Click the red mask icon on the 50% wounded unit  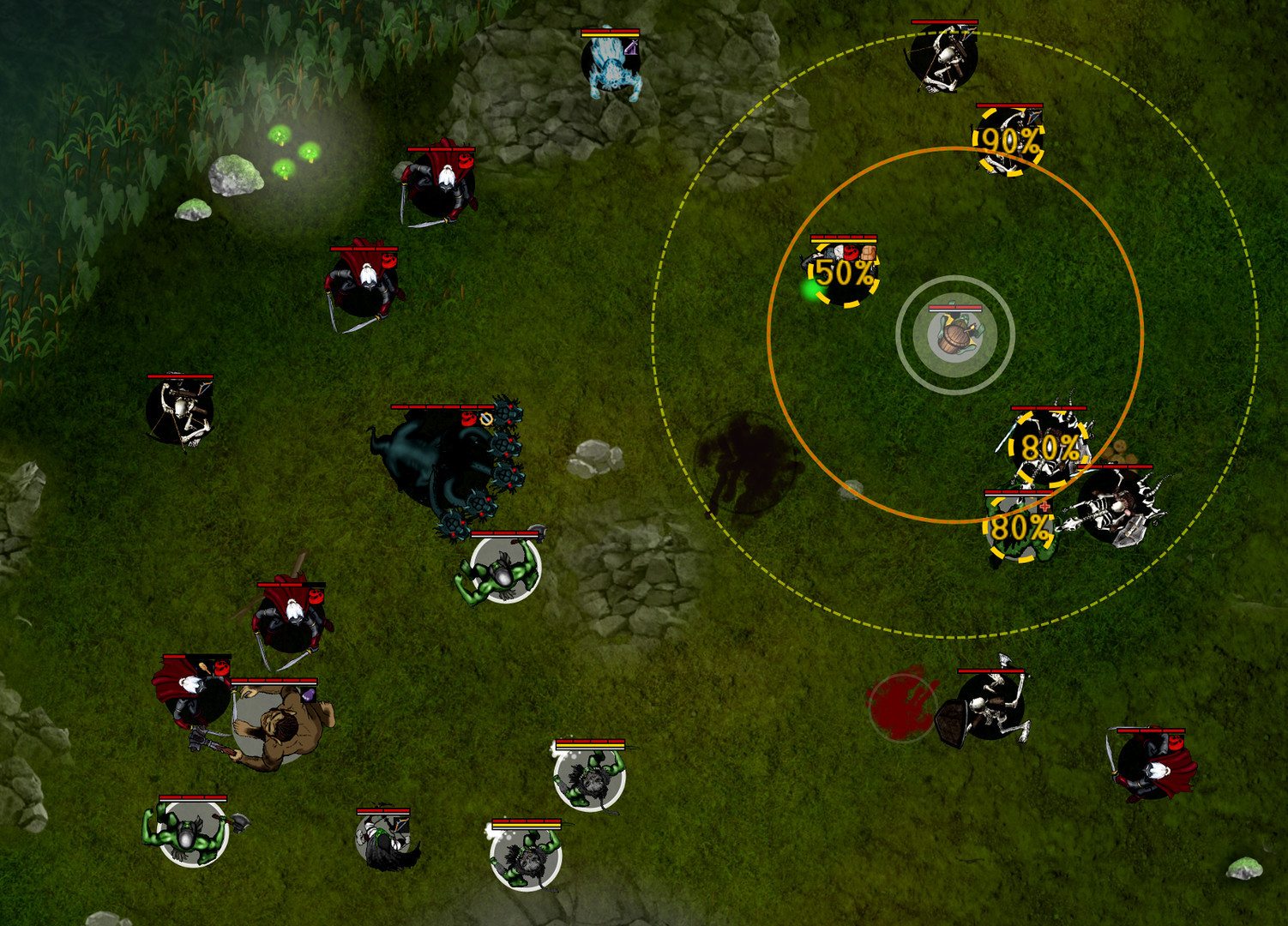[849, 254]
